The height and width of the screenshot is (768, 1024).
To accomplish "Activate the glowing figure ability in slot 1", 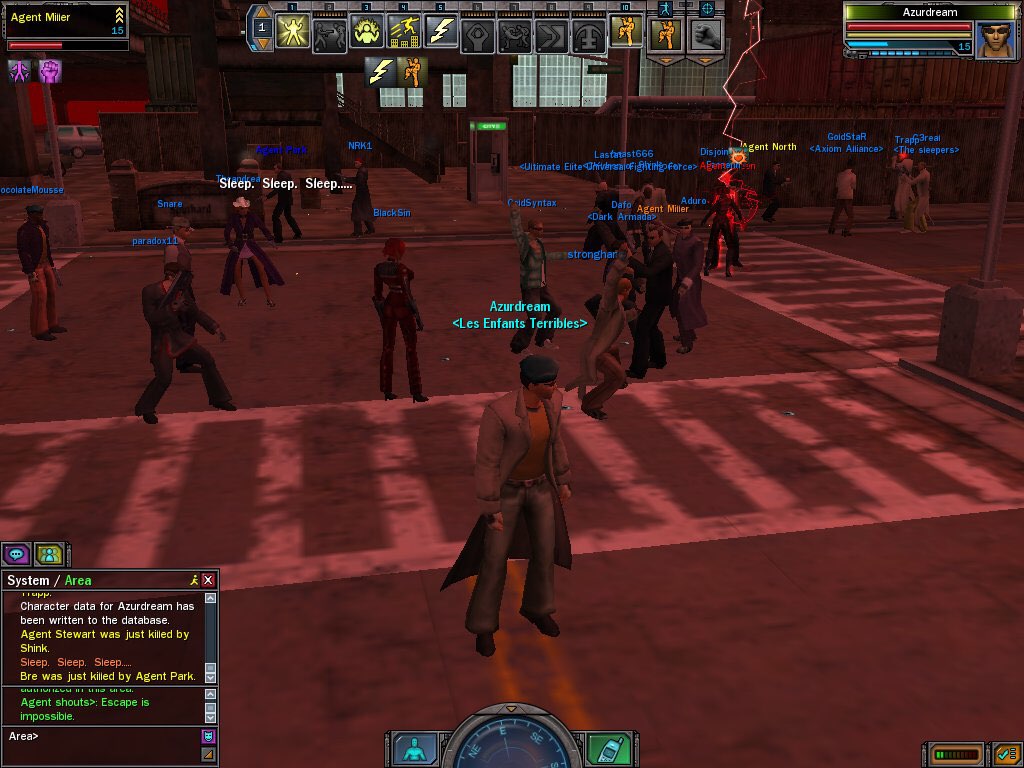I will [293, 33].
